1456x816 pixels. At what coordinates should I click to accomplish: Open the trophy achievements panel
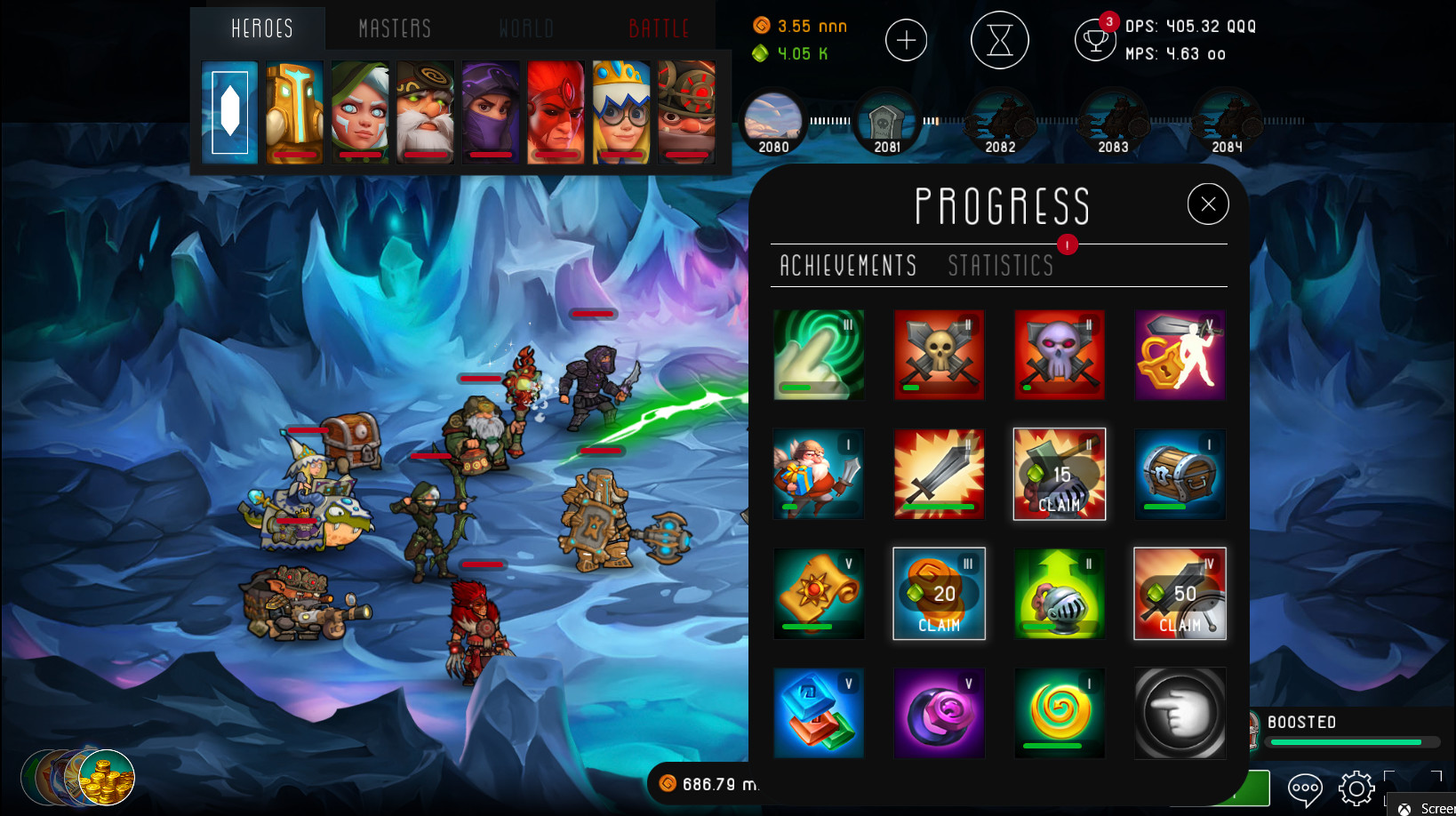point(1095,40)
